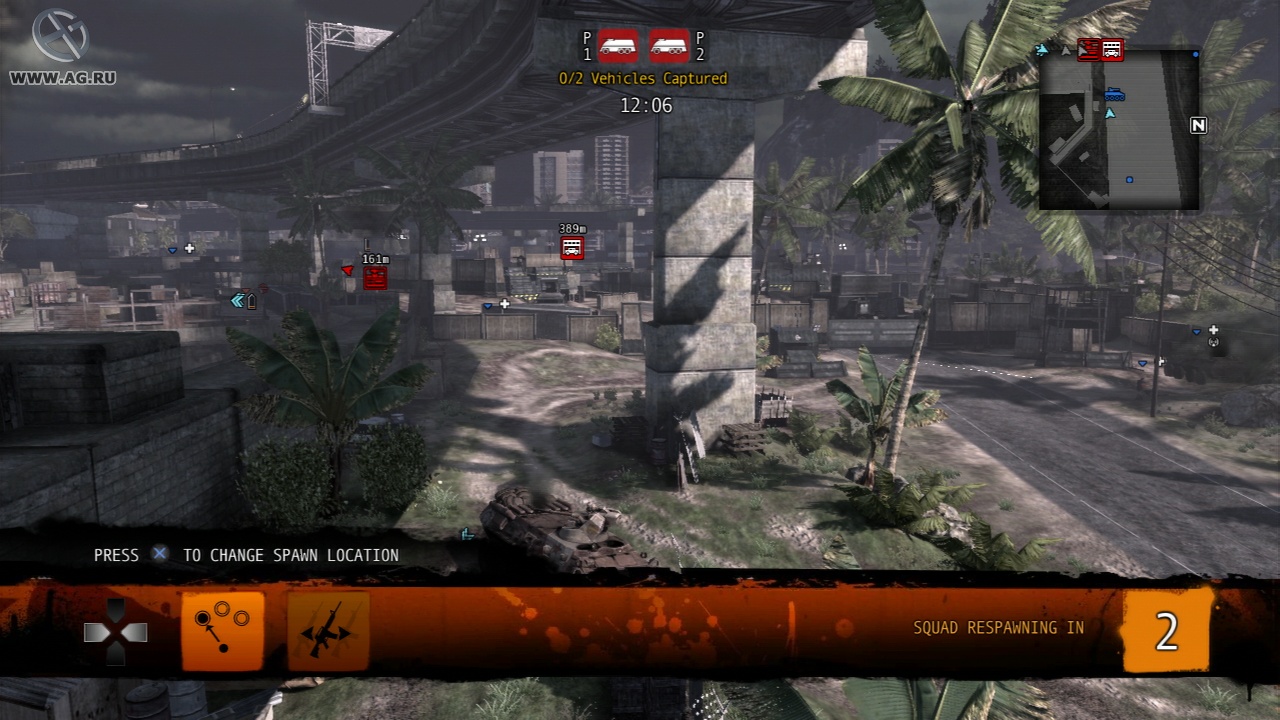Click the north compass indicator on minimap
This screenshot has width=1280, height=720.
[1198, 125]
